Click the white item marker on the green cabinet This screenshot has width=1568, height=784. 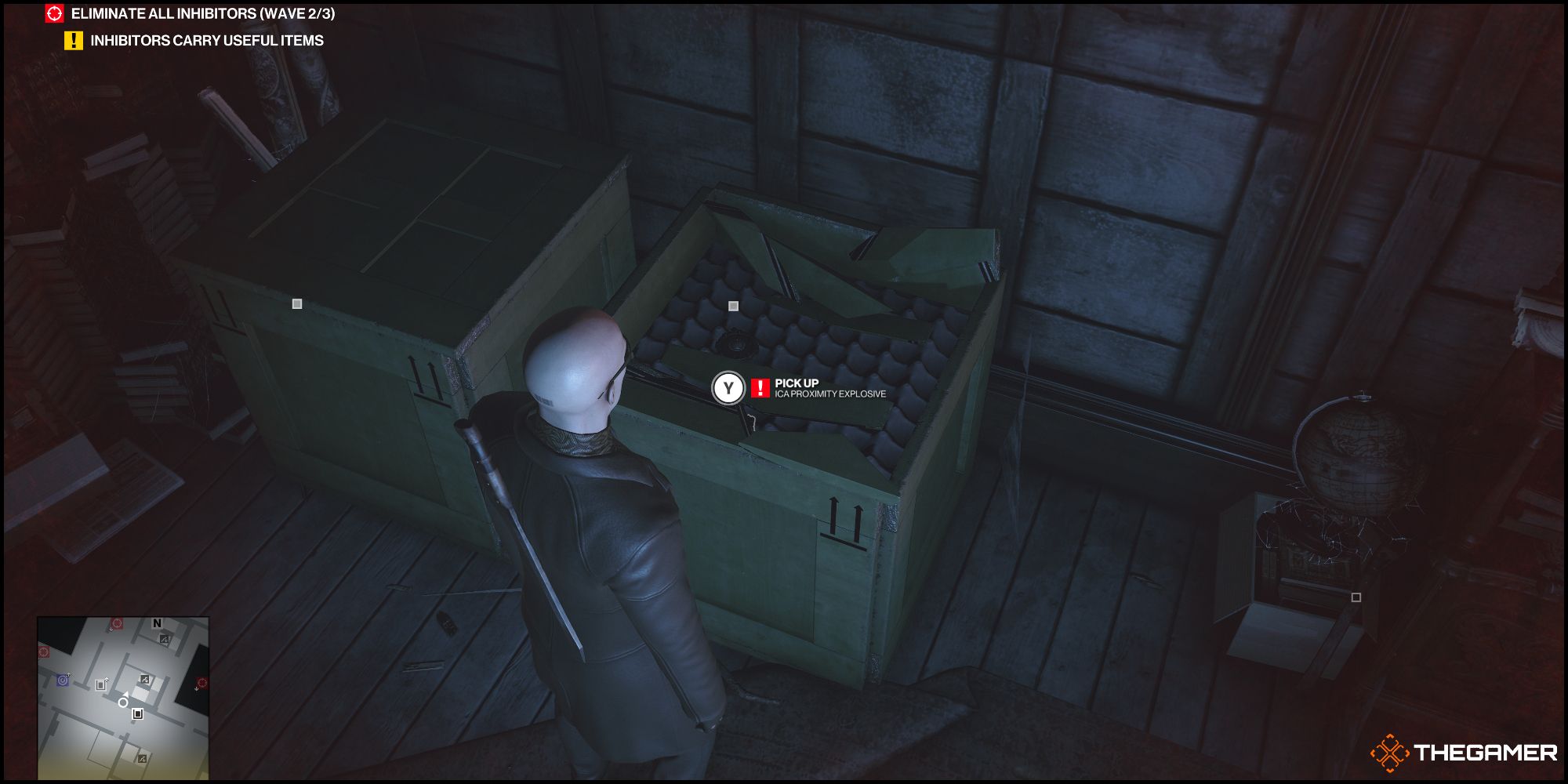296,302
